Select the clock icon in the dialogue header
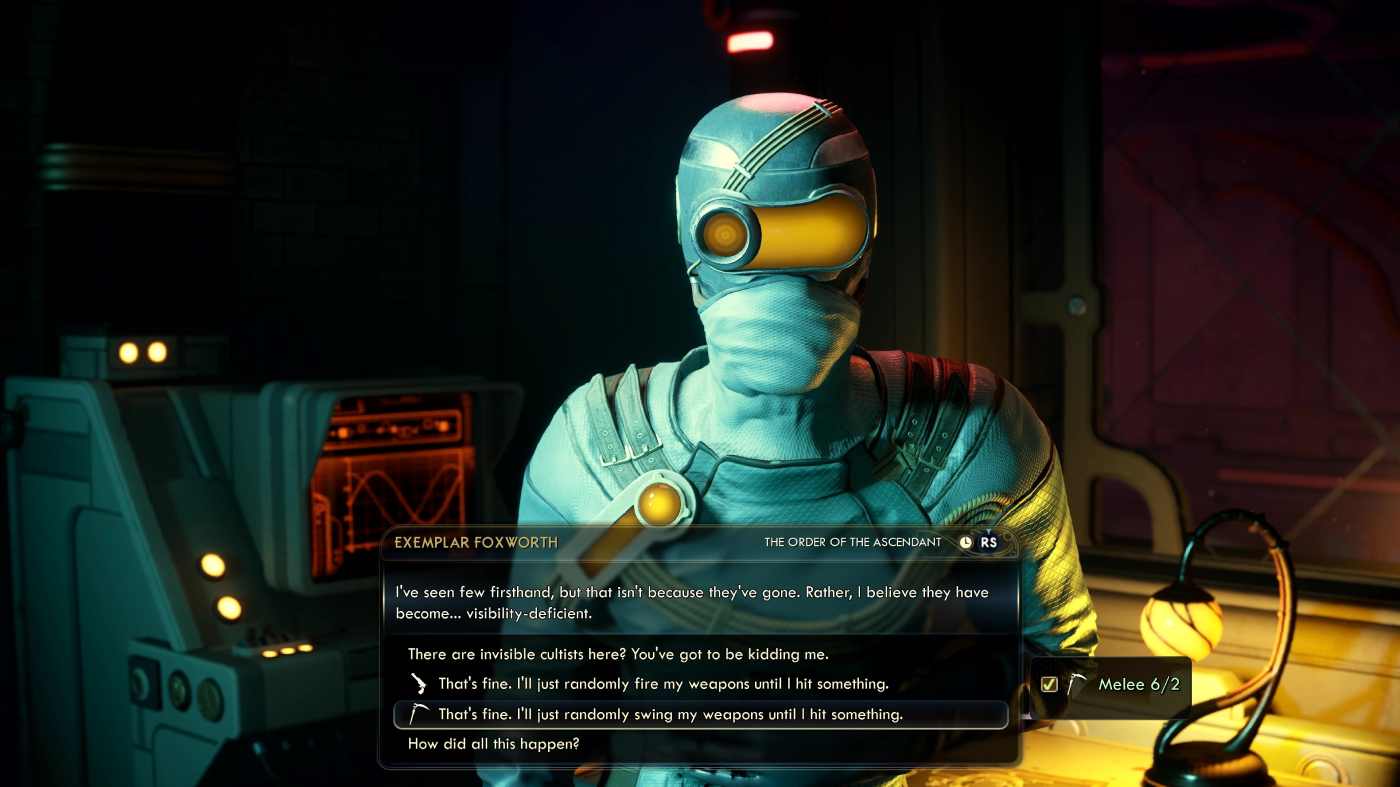The height and width of the screenshot is (787, 1400). 965,542
